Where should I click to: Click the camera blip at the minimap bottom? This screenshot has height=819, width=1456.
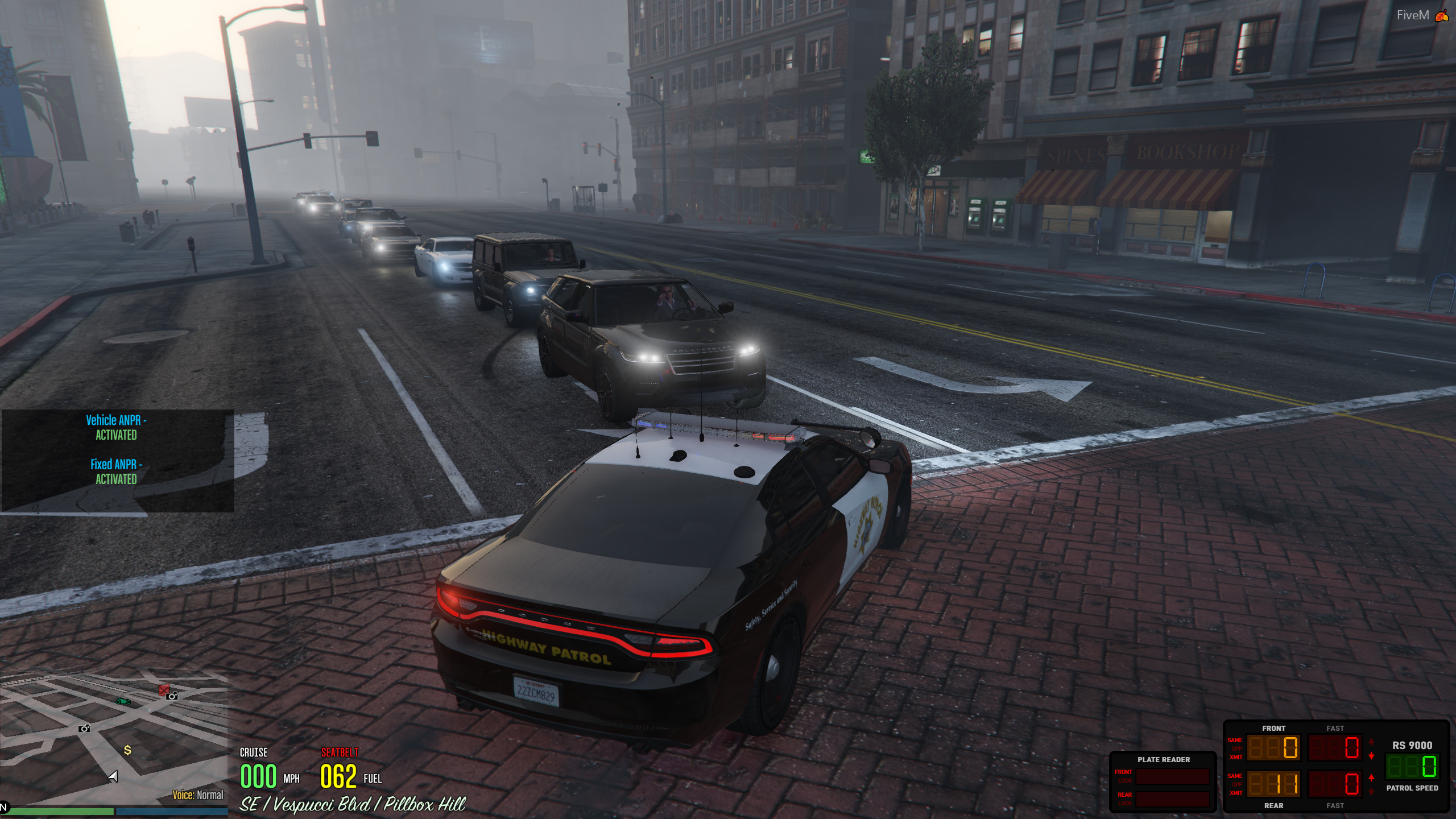[84, 729]
